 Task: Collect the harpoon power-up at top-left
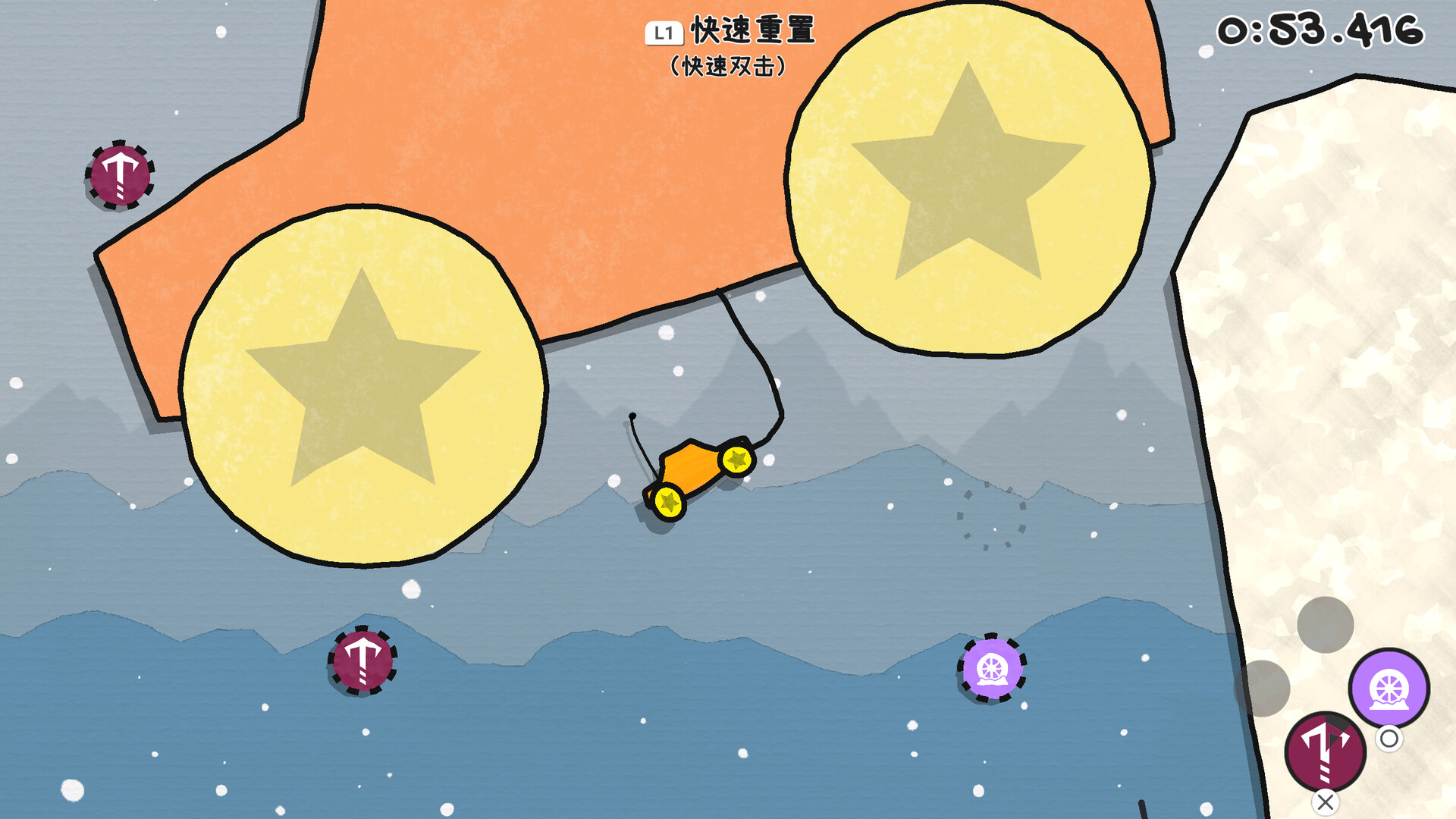click(x=120, y=176)
